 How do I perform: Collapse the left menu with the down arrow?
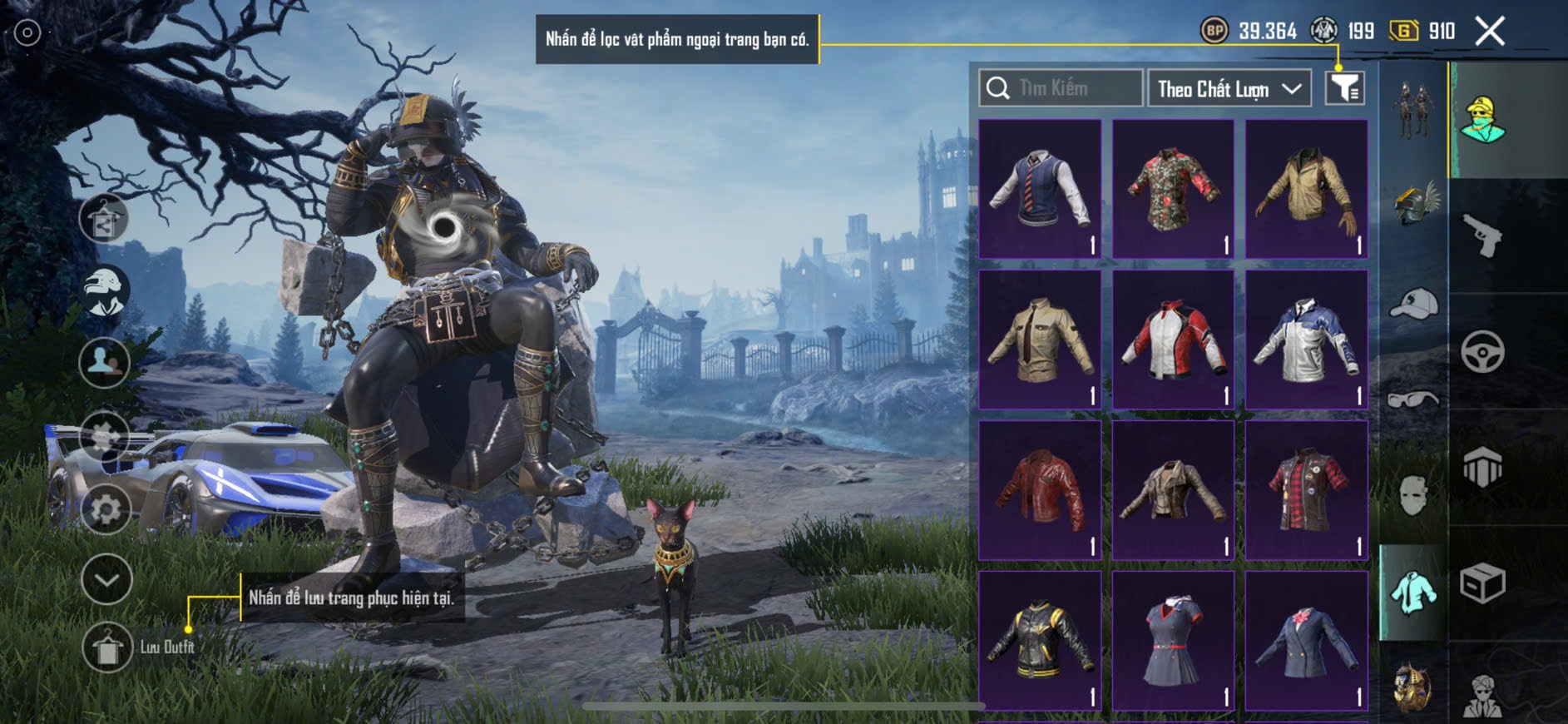coord(106,579)
